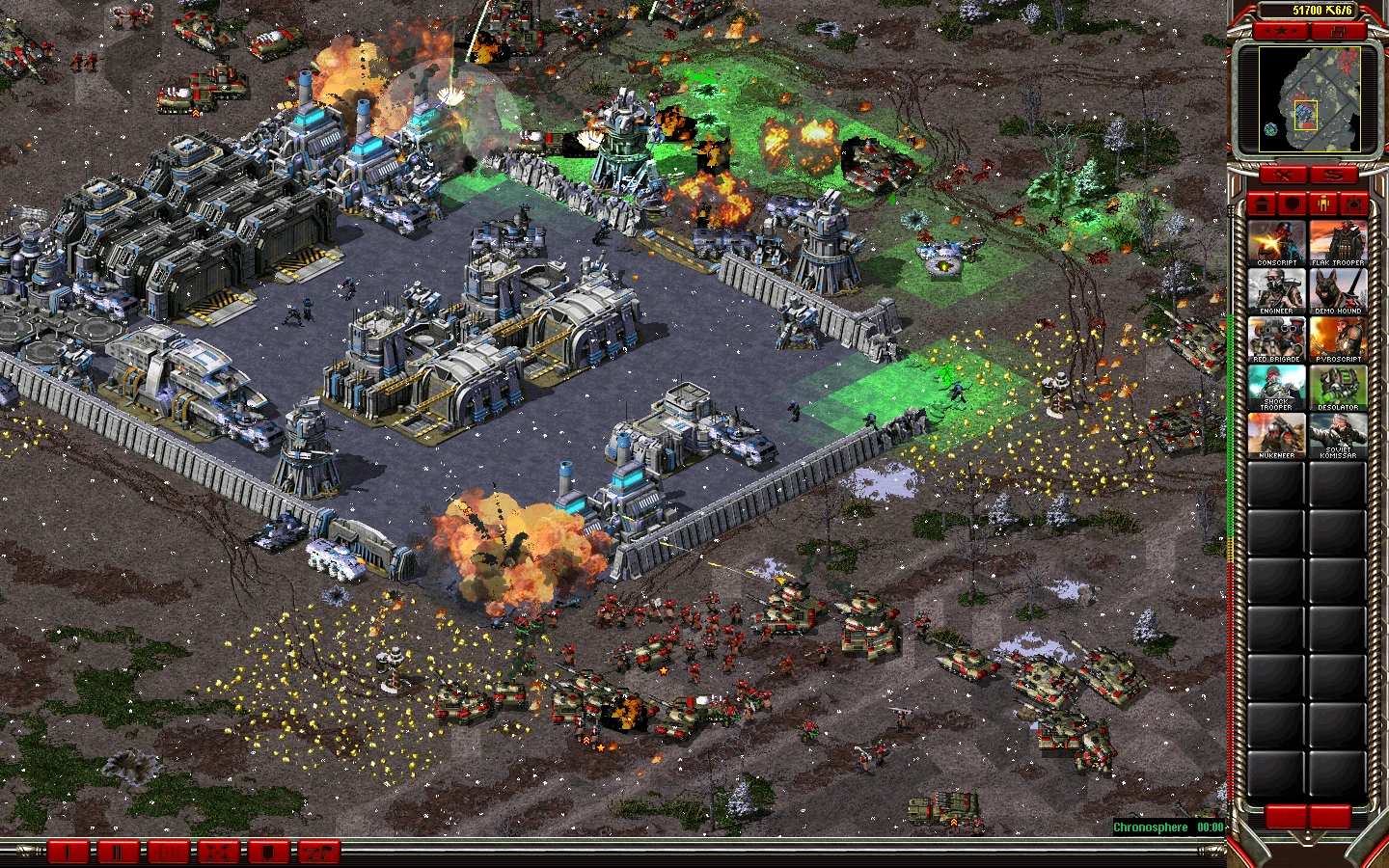Click the four-arrows scatter command button

(218, 852)
